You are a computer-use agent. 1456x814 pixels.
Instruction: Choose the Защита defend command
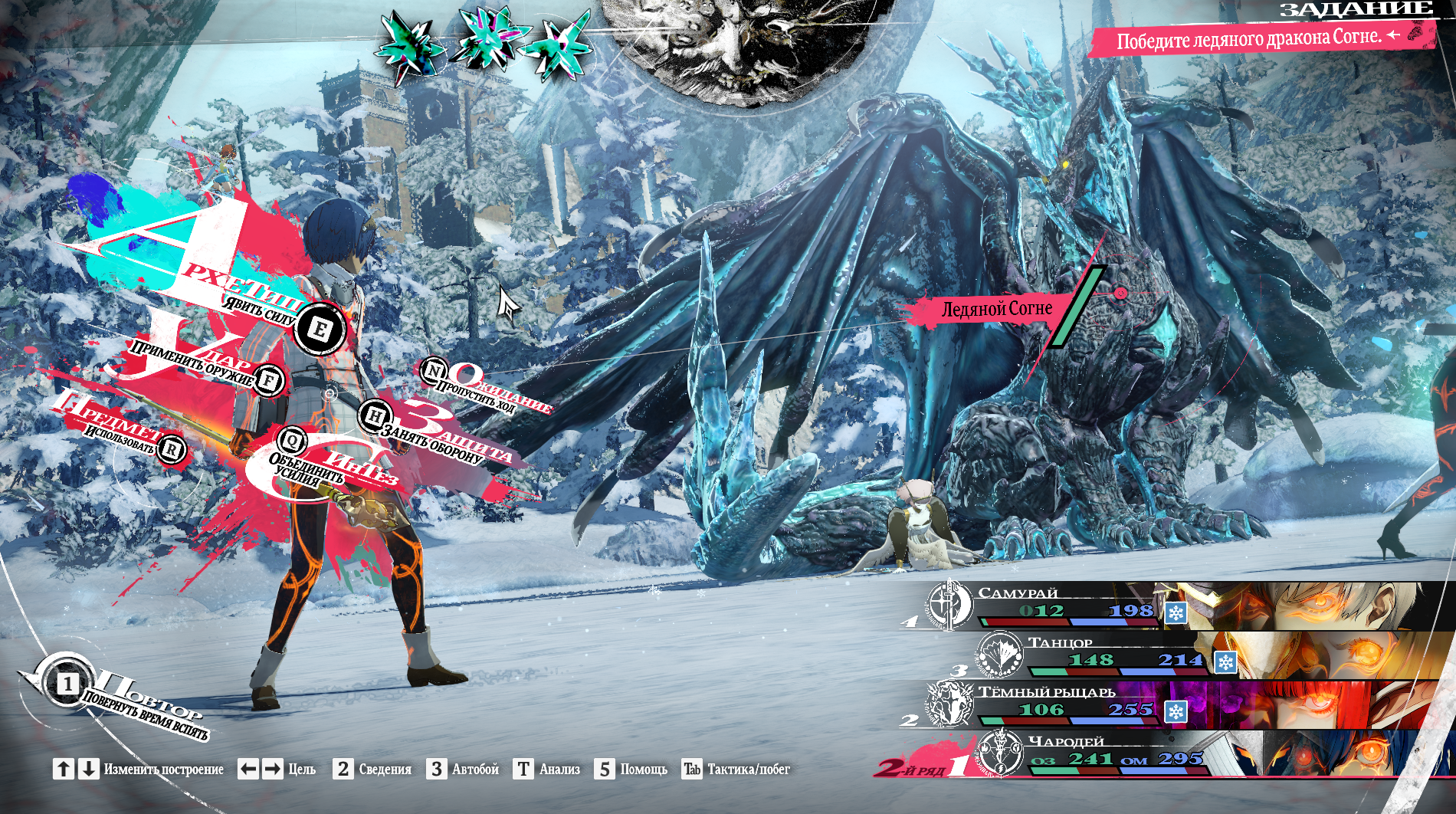374,416
